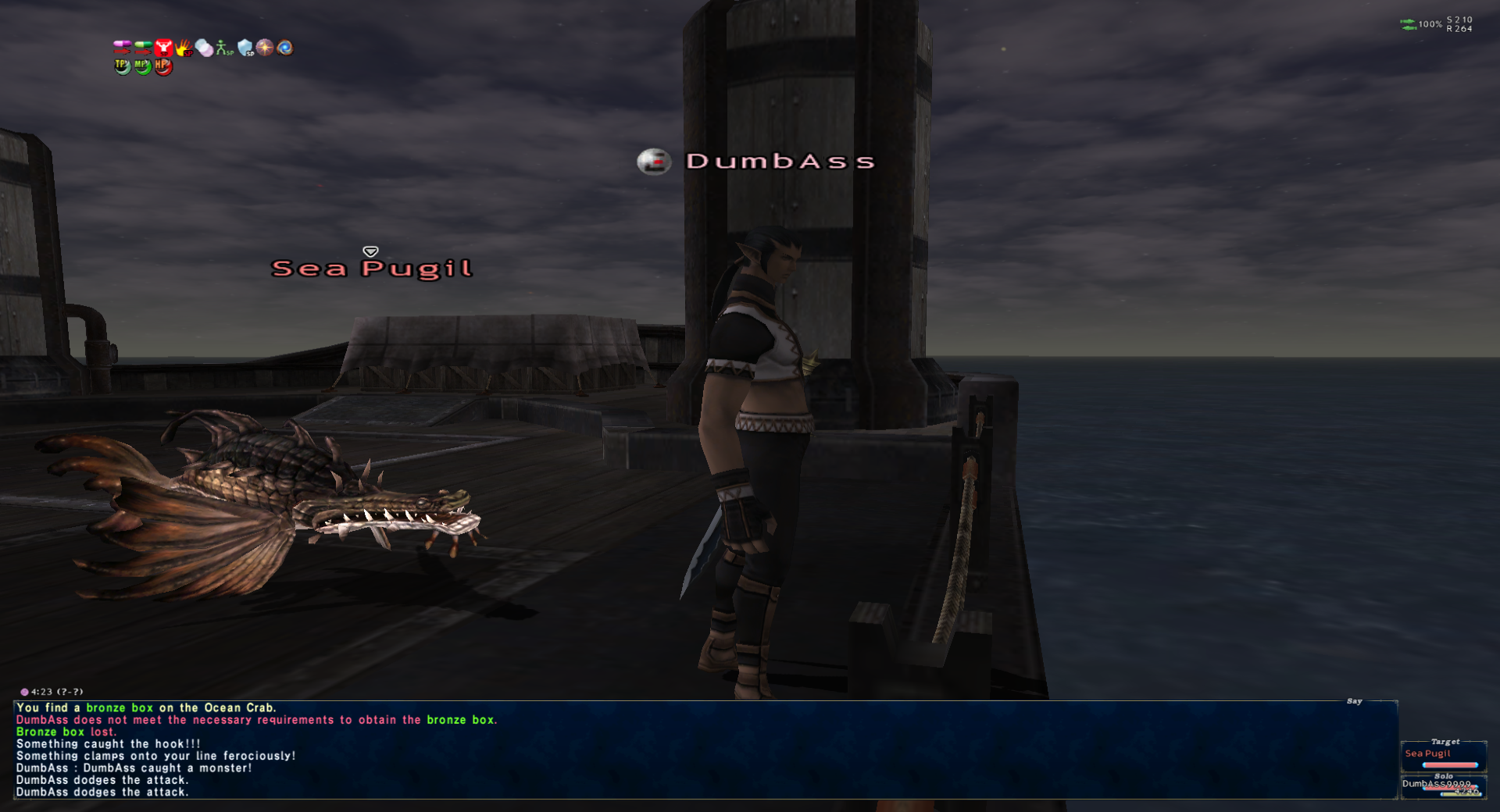
Task: Select the Sea Pugil name label
Action: coord(372,269)
